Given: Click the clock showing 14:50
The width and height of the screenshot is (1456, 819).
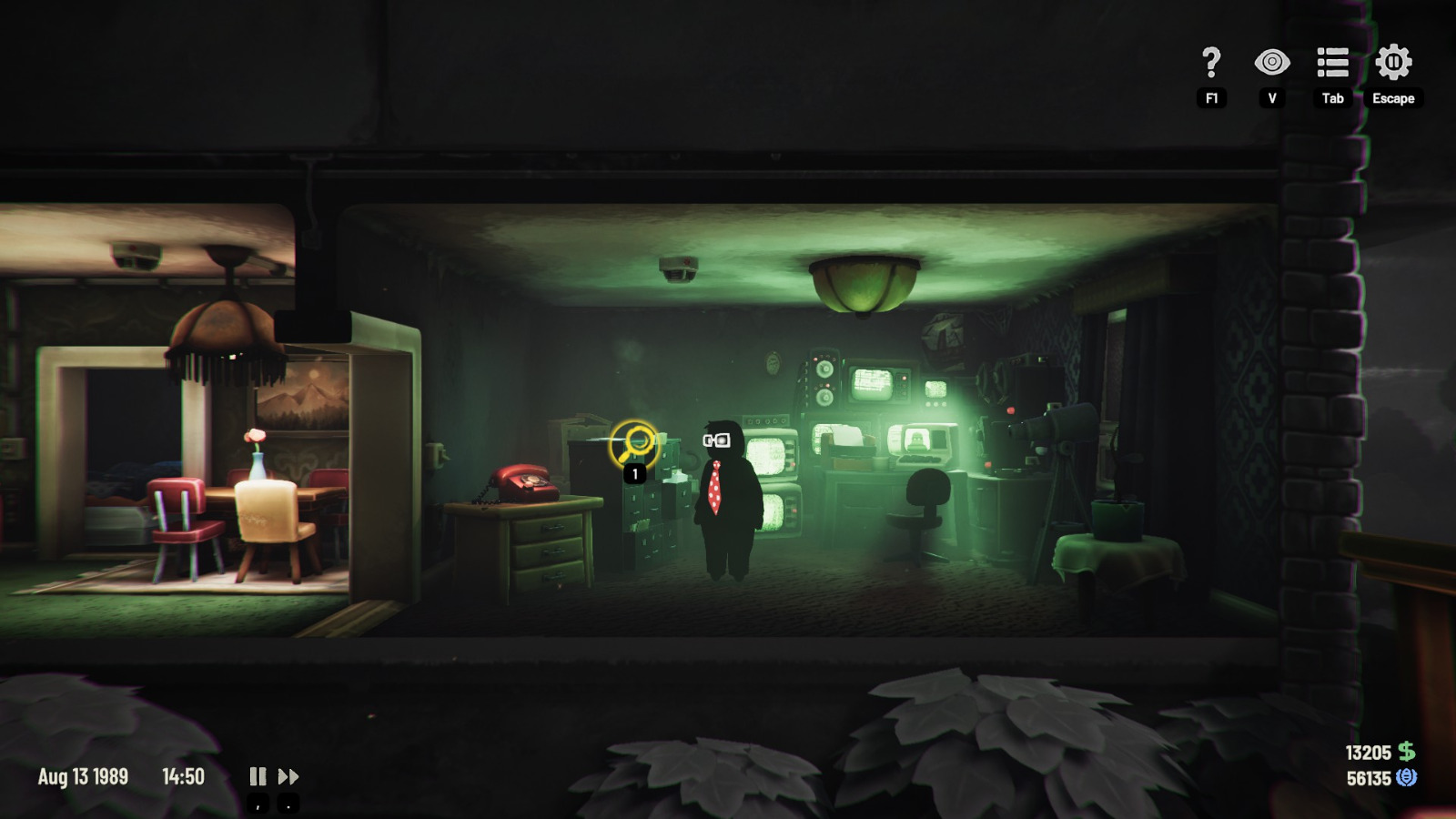Looking at the screenshot, I should pyautogui.click(x=185, y=776).
